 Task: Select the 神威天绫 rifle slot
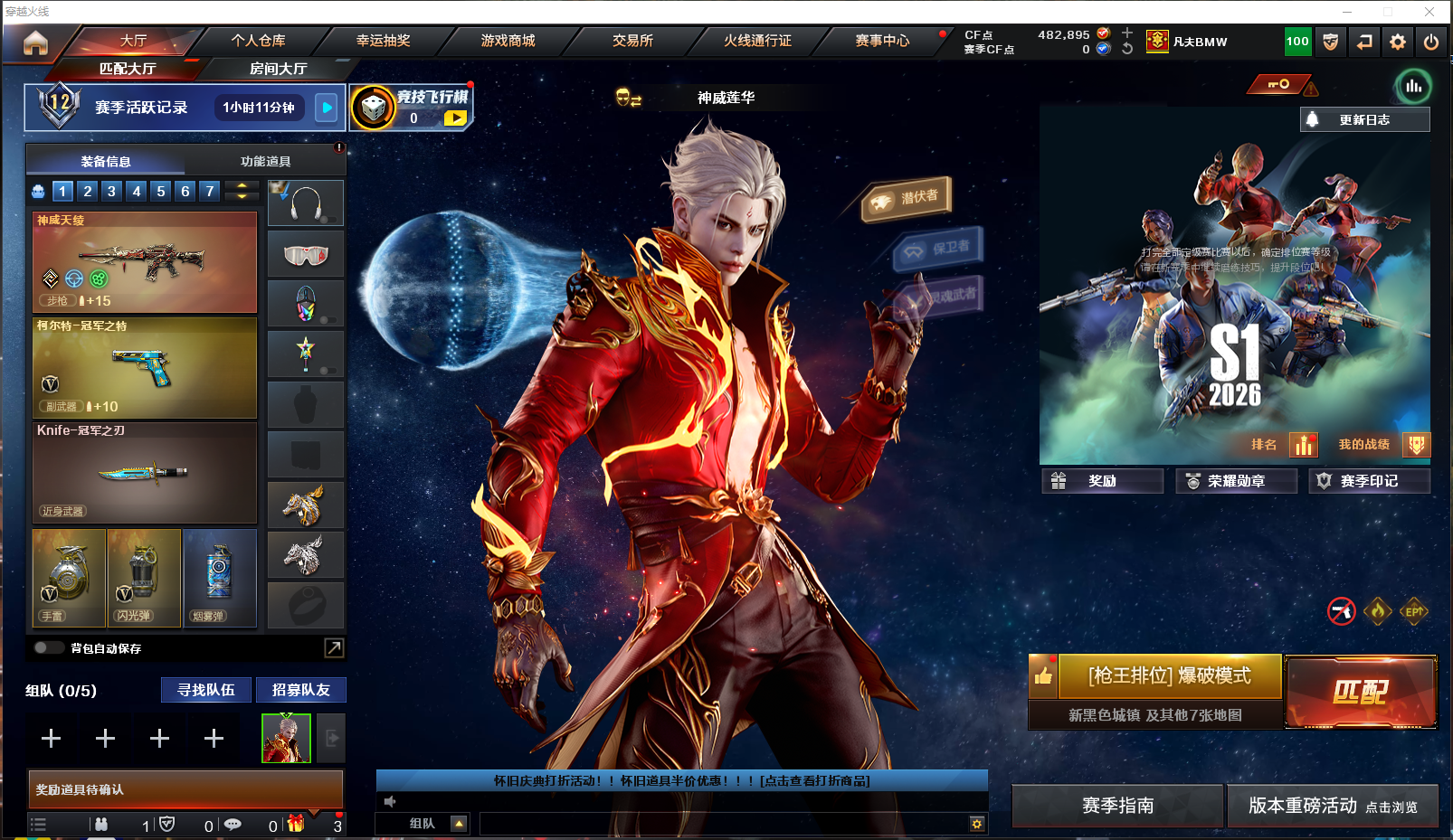point(145,262)
